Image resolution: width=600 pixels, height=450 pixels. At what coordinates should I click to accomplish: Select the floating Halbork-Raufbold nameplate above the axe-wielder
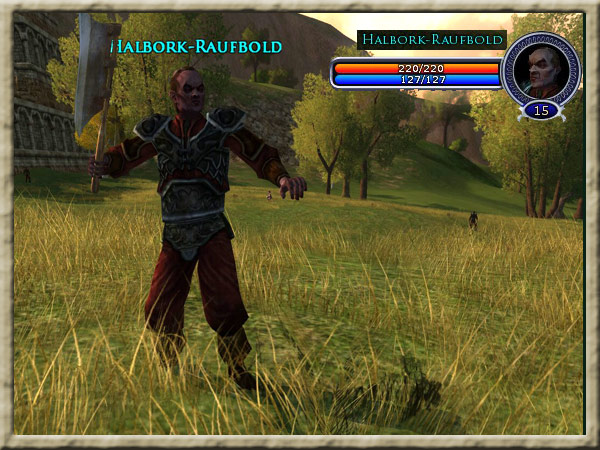tap(195, 47)
